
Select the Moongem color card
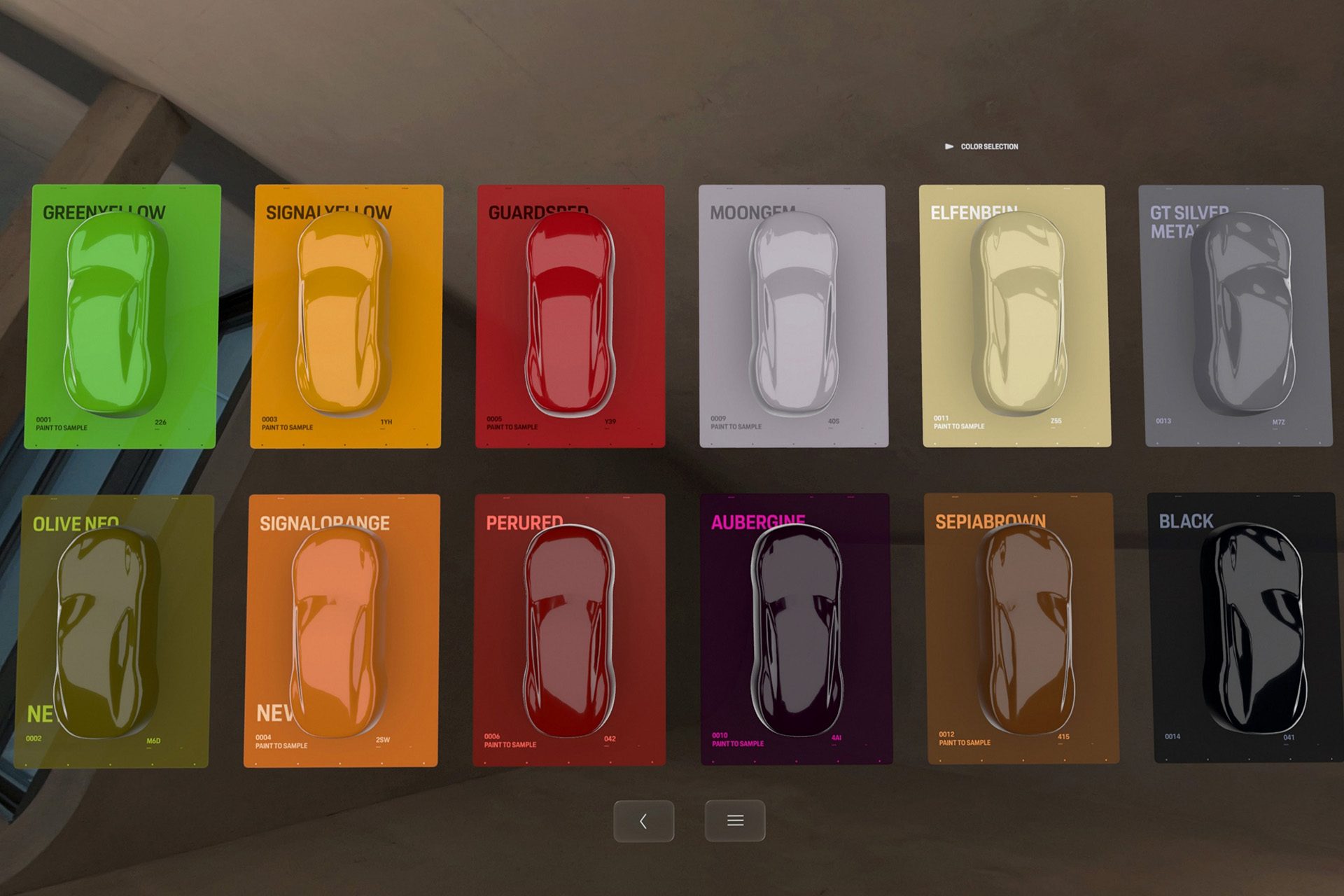[793, 316]
